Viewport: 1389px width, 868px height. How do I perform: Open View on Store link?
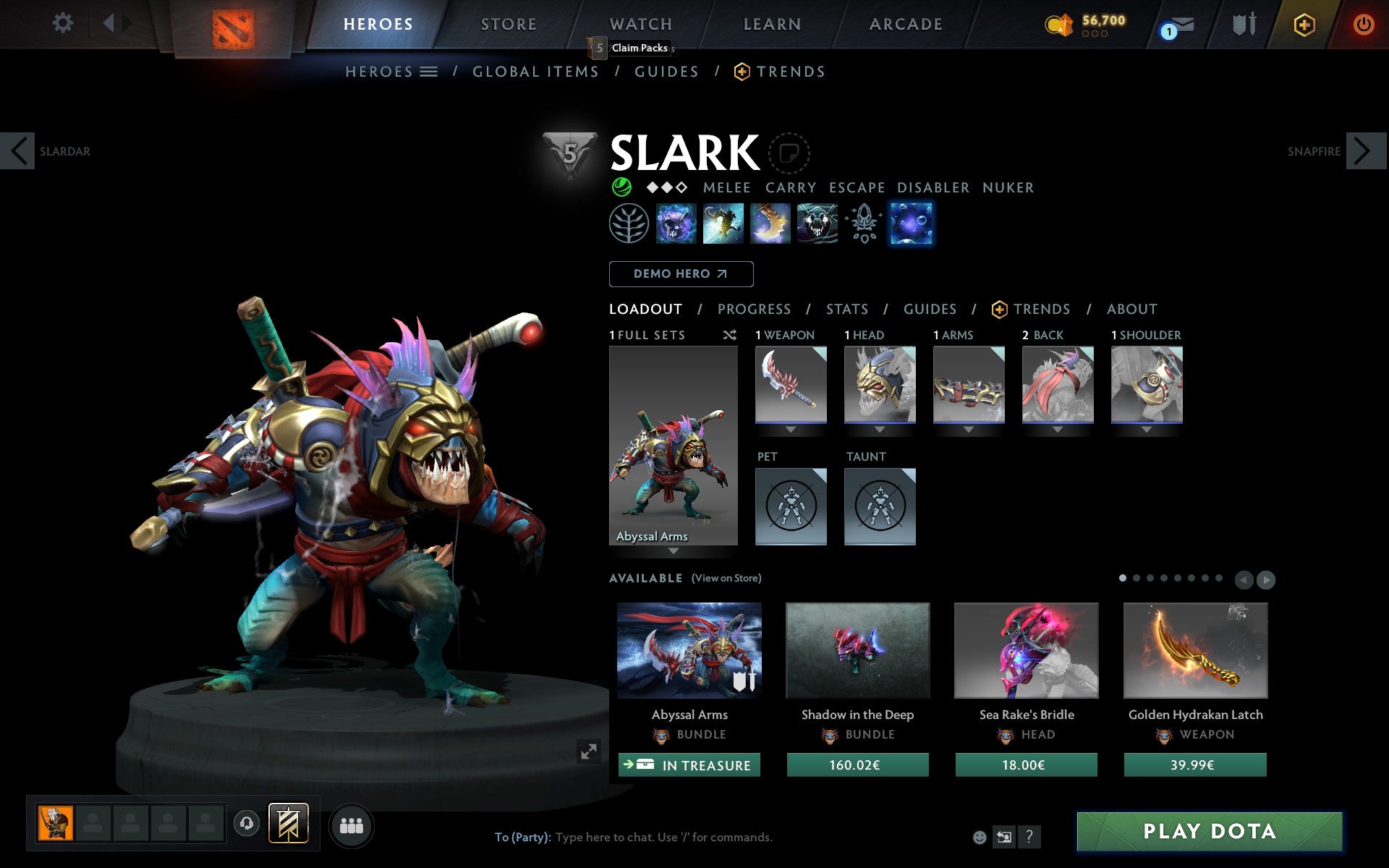point(726,578)
